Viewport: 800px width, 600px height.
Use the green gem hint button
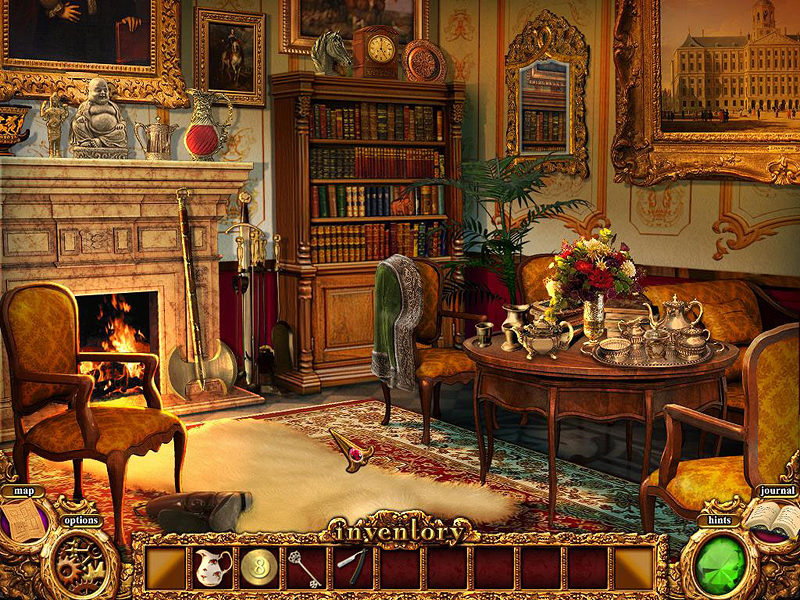click(x=727, y=561)
